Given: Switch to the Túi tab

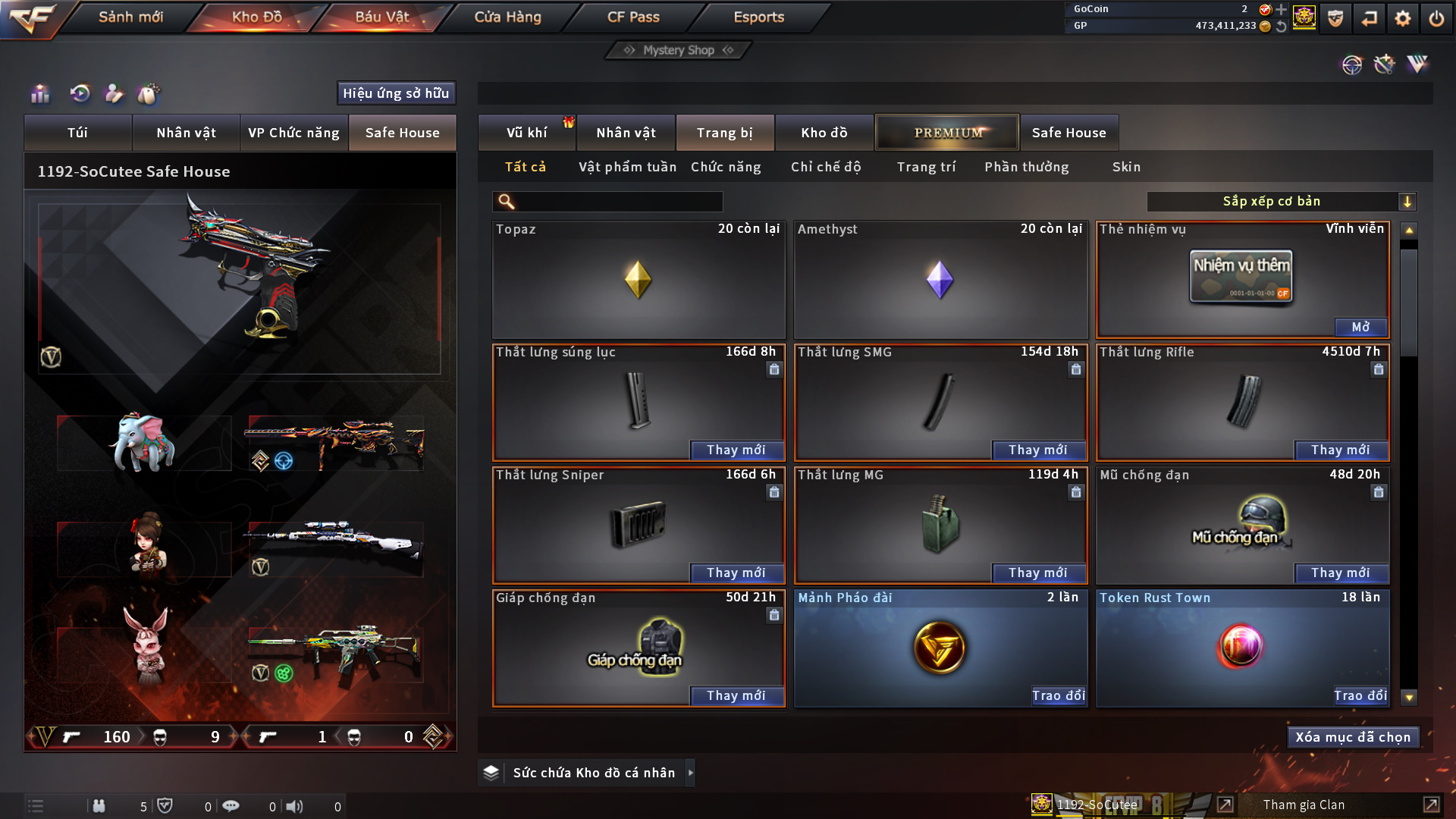Looking at the screenshot, I should [x=77, y=133].
